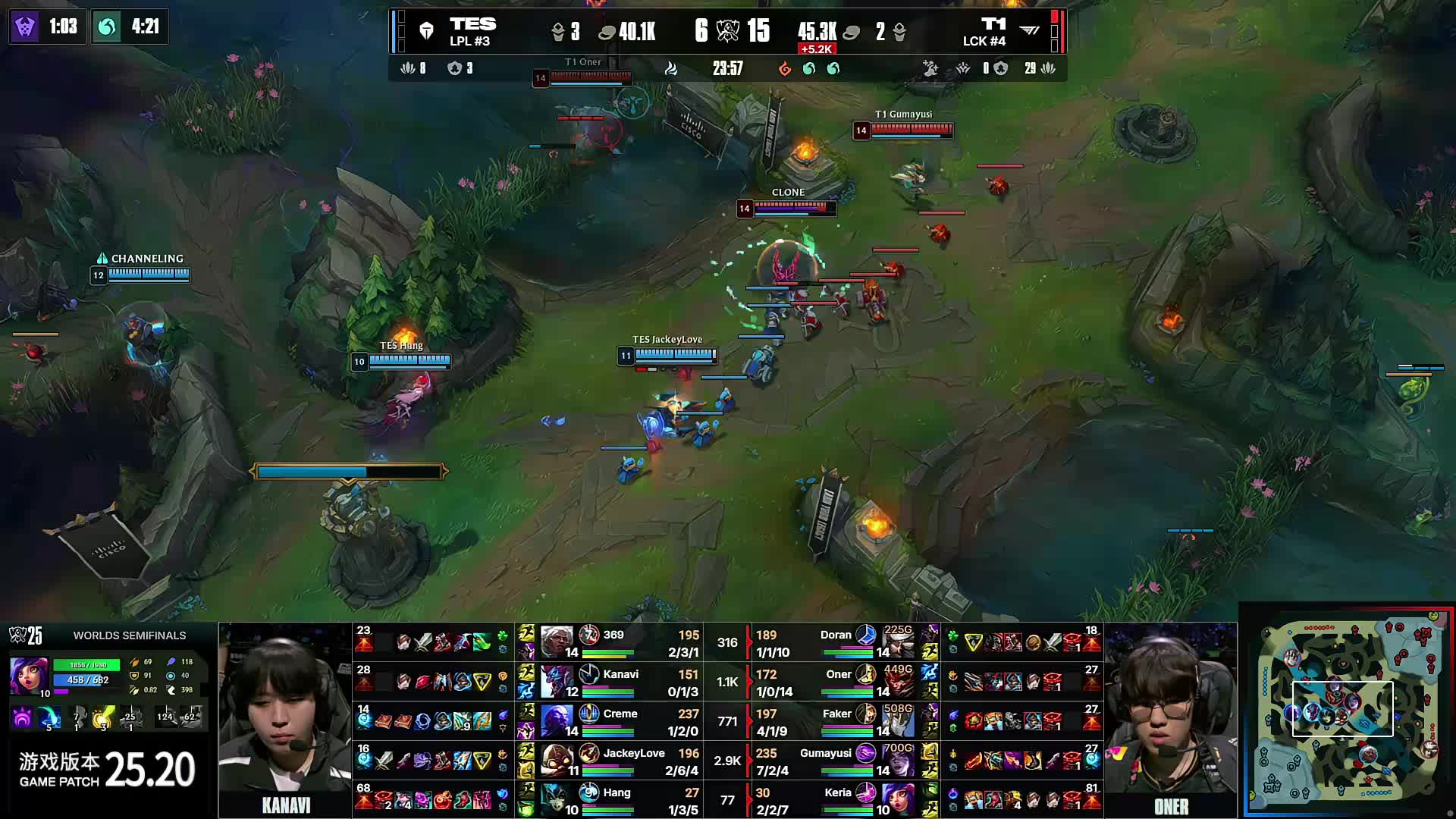Click the minimap in the corner
This screenshot has width=1456, height=819.
1348,711
